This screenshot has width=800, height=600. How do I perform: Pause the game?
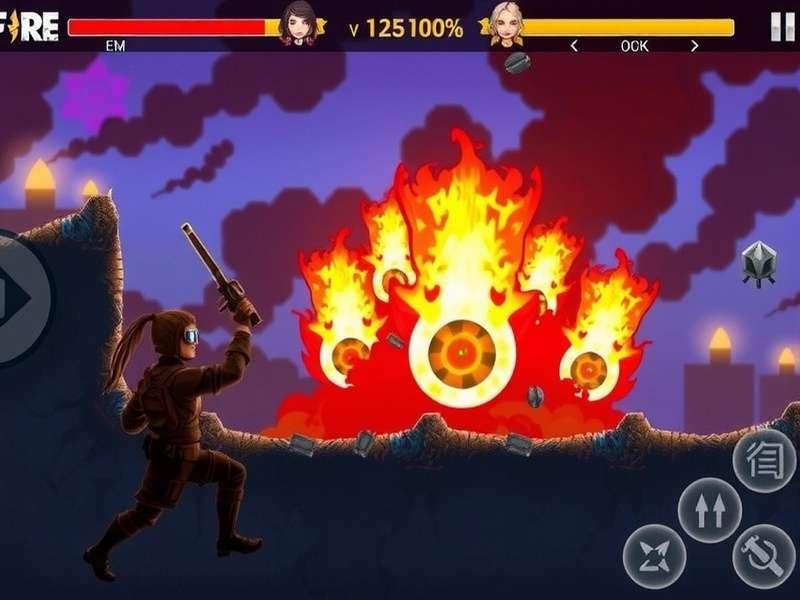[x=782, y=27]
